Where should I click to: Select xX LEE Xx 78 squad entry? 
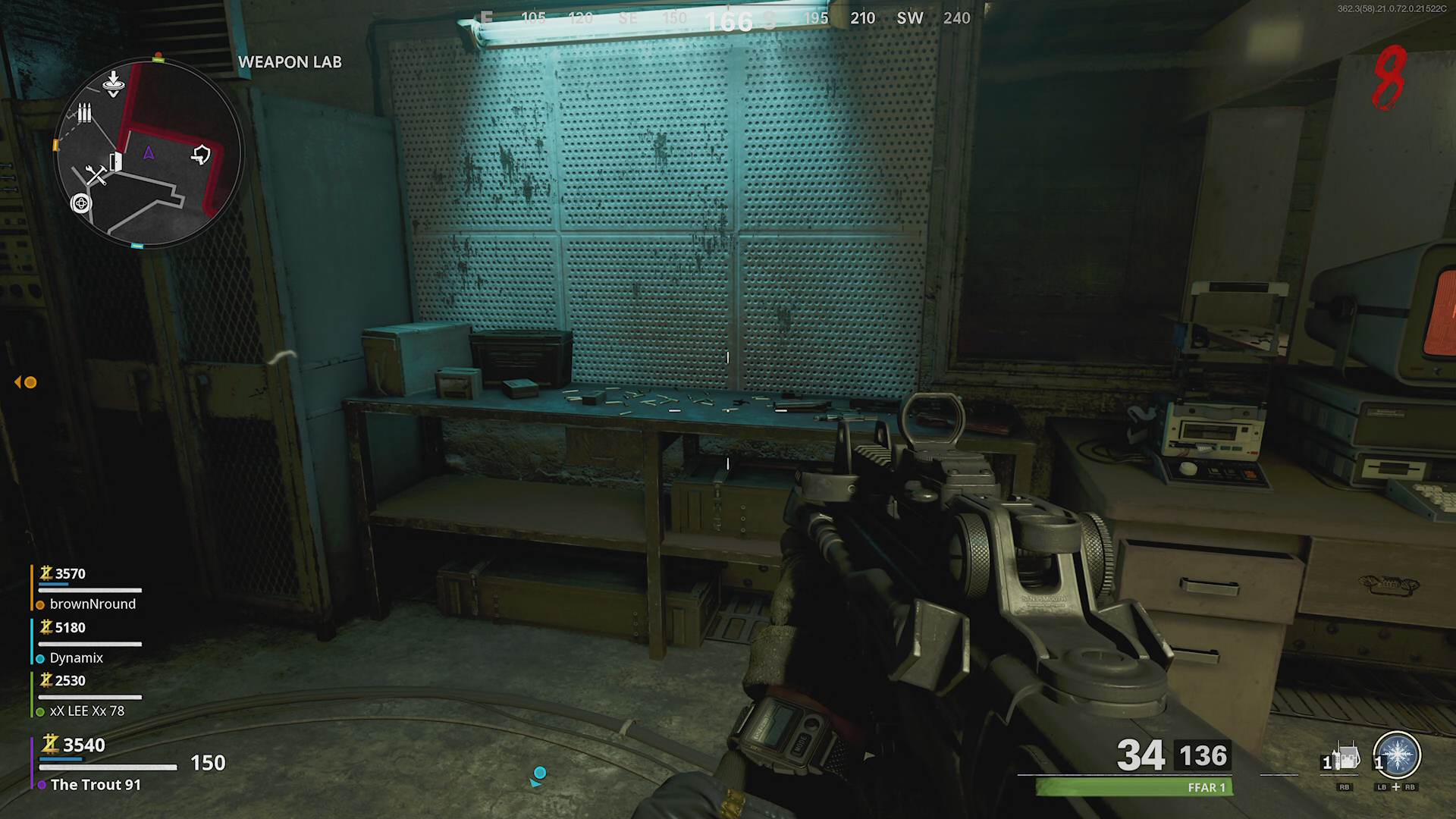[x=86, y=711]
